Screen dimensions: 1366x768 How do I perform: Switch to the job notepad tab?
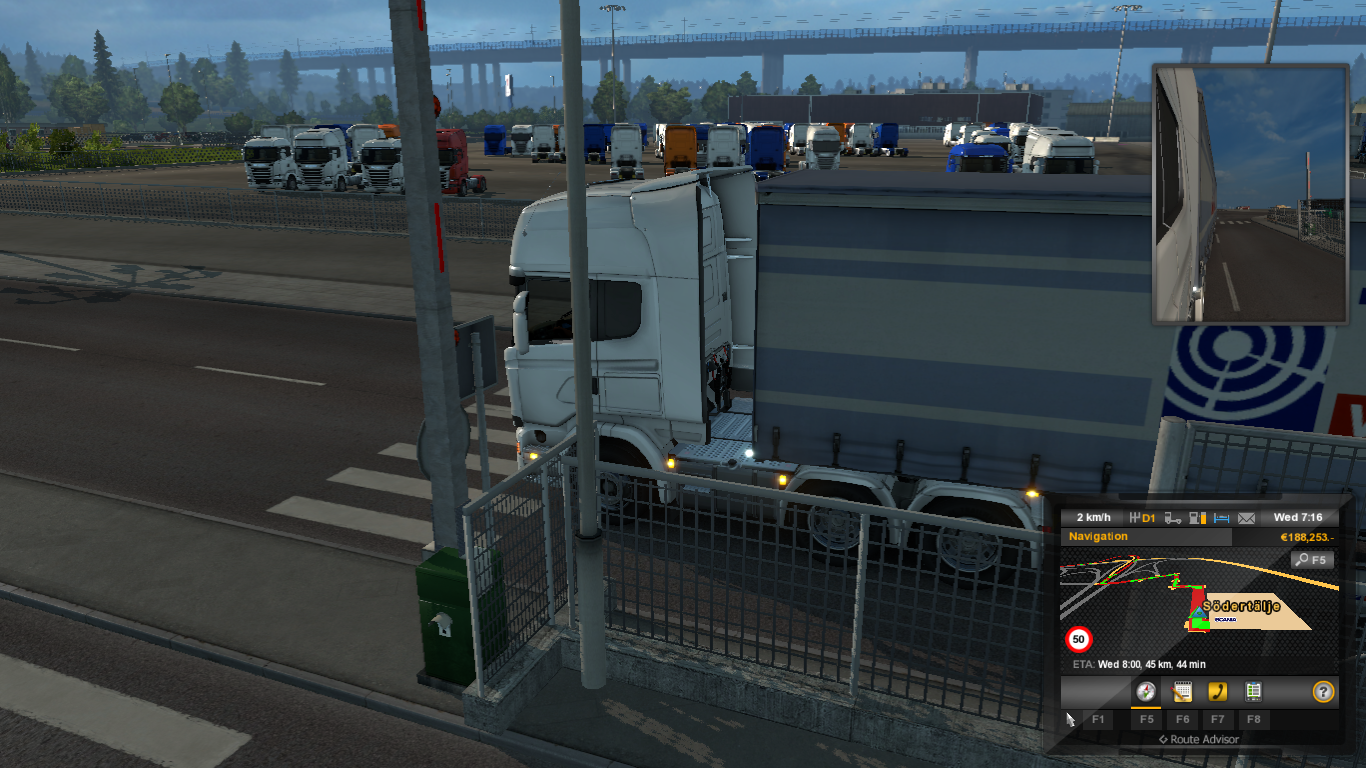[1182, 691]
